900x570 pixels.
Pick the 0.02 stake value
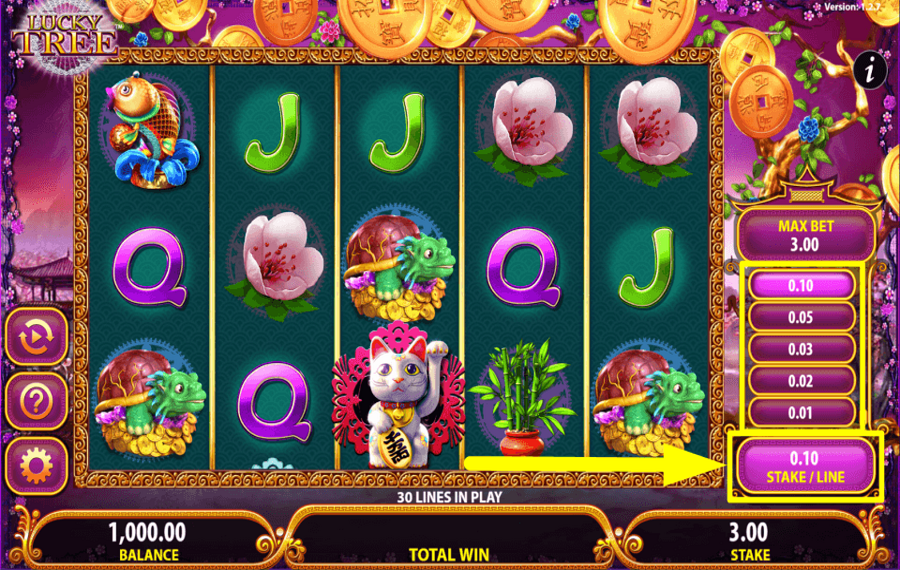tap(800, 380)
